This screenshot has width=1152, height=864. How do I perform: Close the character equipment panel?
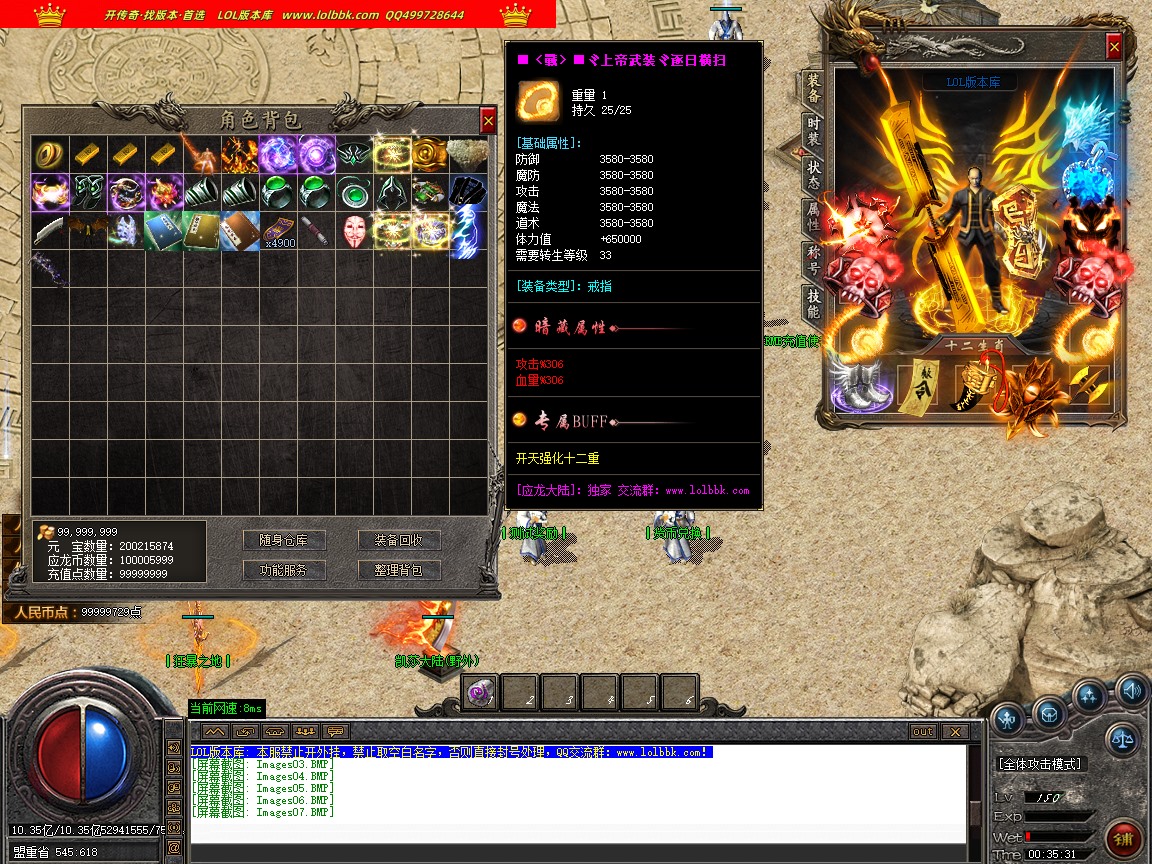click(x=1114, y=47)
